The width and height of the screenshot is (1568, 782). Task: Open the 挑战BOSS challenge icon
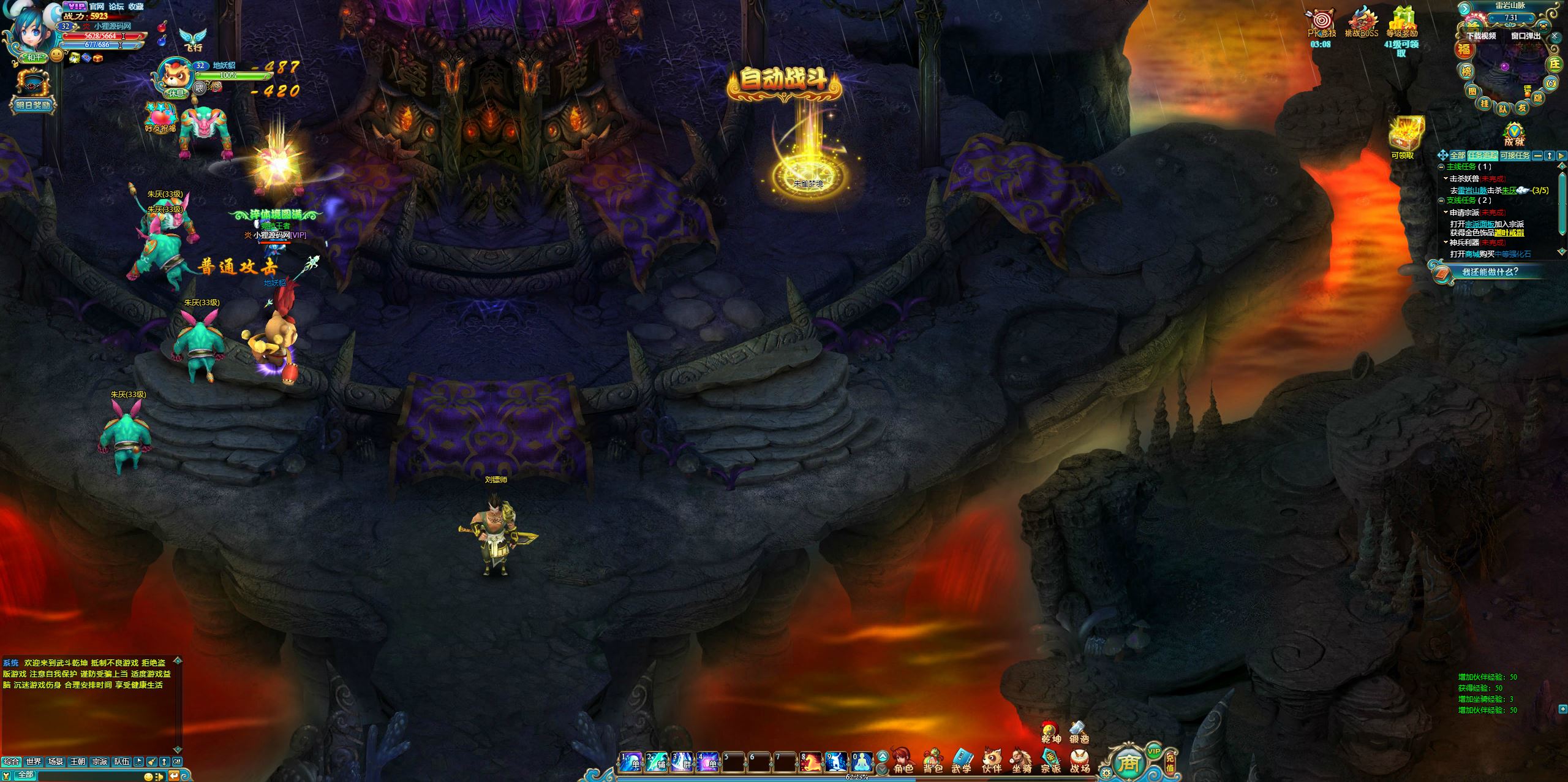coord(1361,23)
